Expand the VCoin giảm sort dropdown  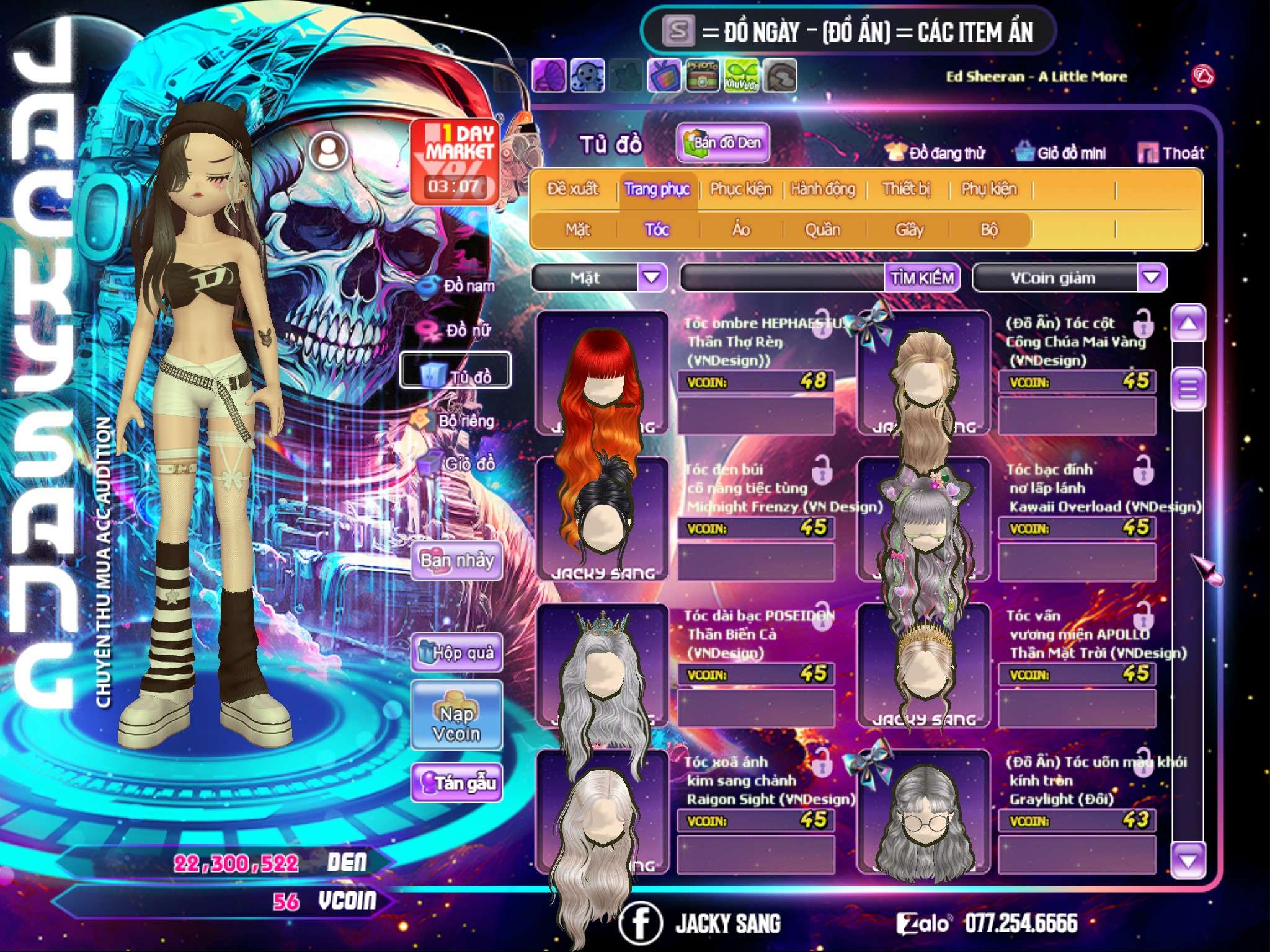pos(1152,277)
